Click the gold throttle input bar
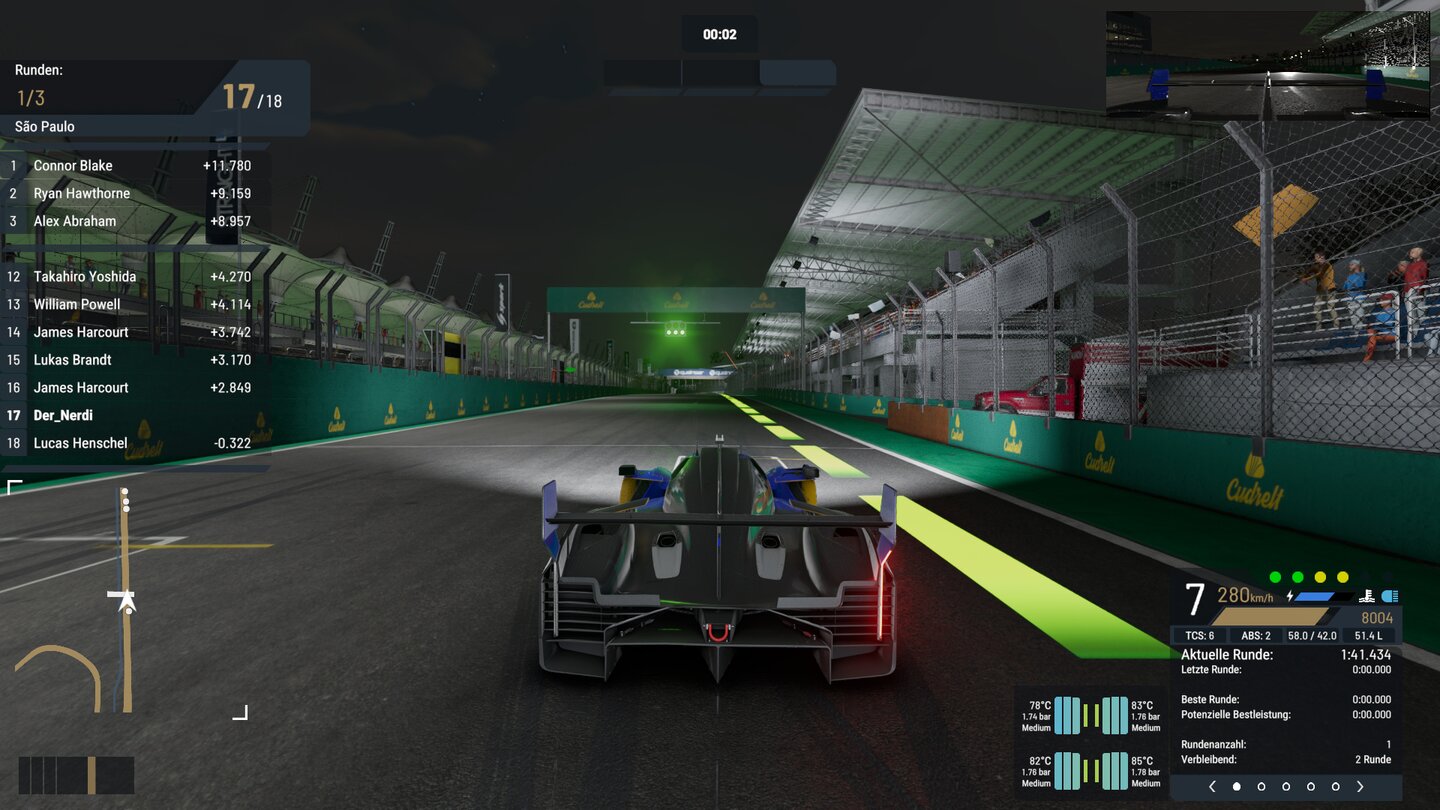Screen dimensions: 1440x810 tap(1270, 616)
